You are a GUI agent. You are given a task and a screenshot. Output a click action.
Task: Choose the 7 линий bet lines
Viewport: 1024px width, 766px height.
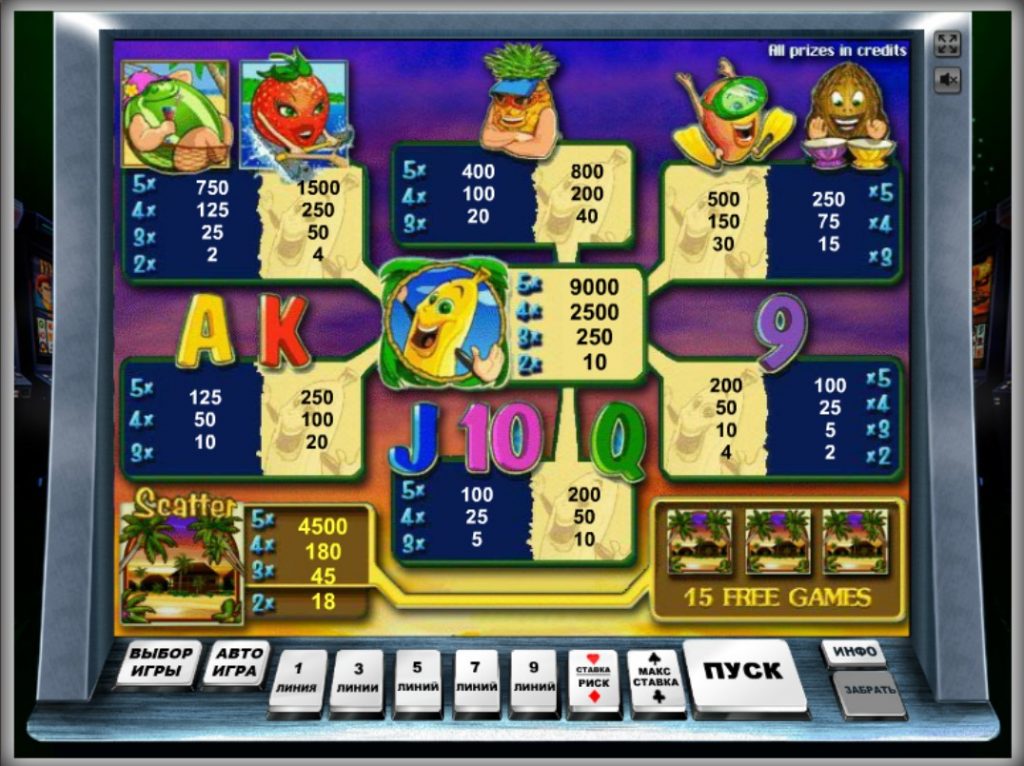(x=477, y=677)
